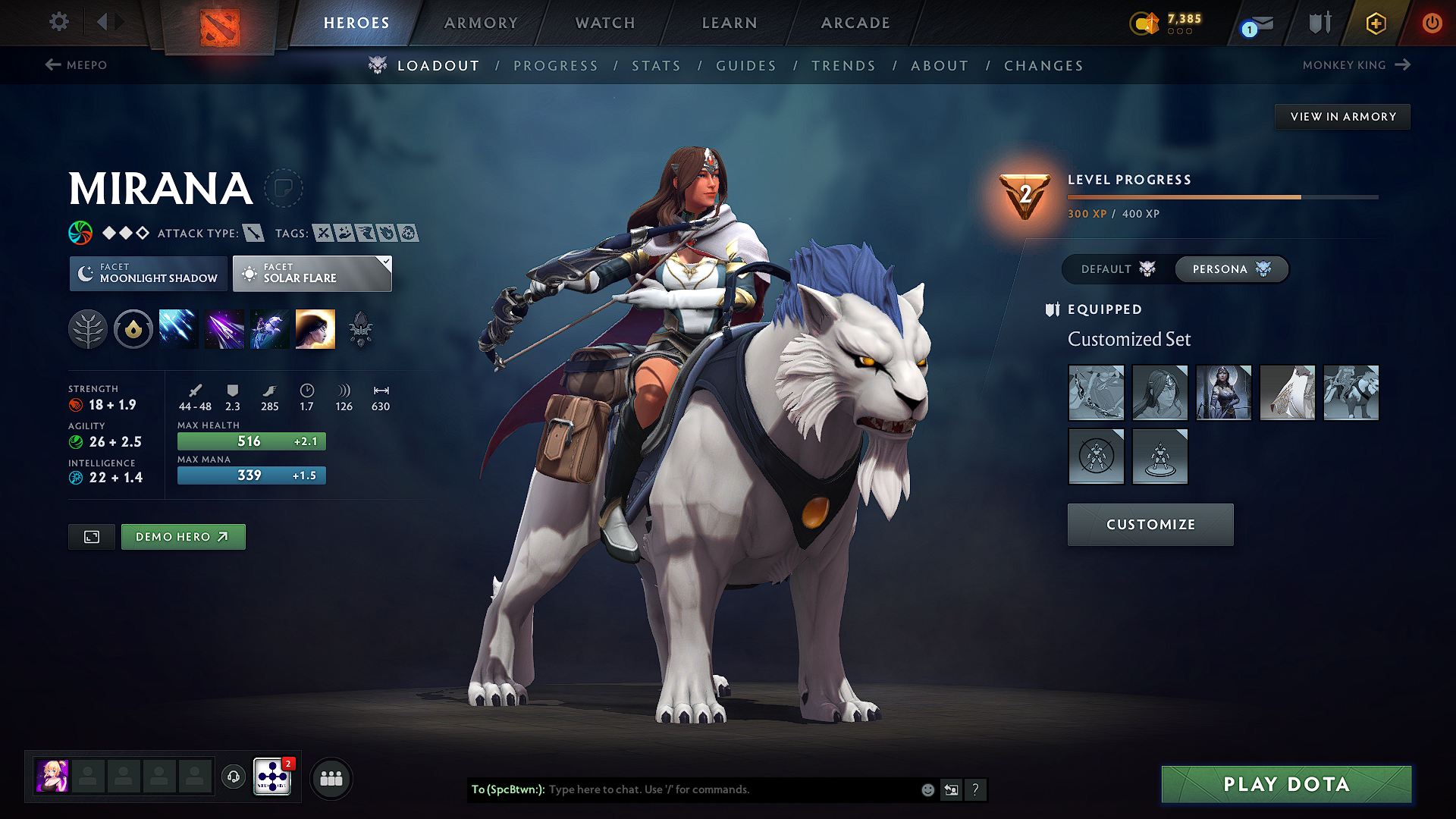This screenshot has width=1456, height=819.
Task: Click the Play Dota button
Action: click(x=1285, y=784)
